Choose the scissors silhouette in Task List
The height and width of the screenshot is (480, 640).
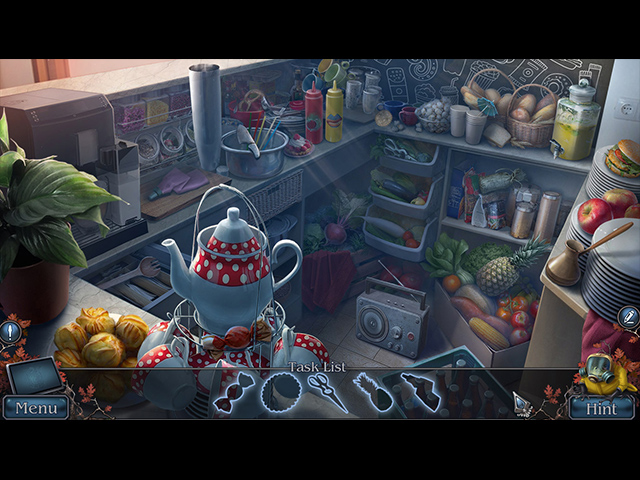[x=327, y=392]
